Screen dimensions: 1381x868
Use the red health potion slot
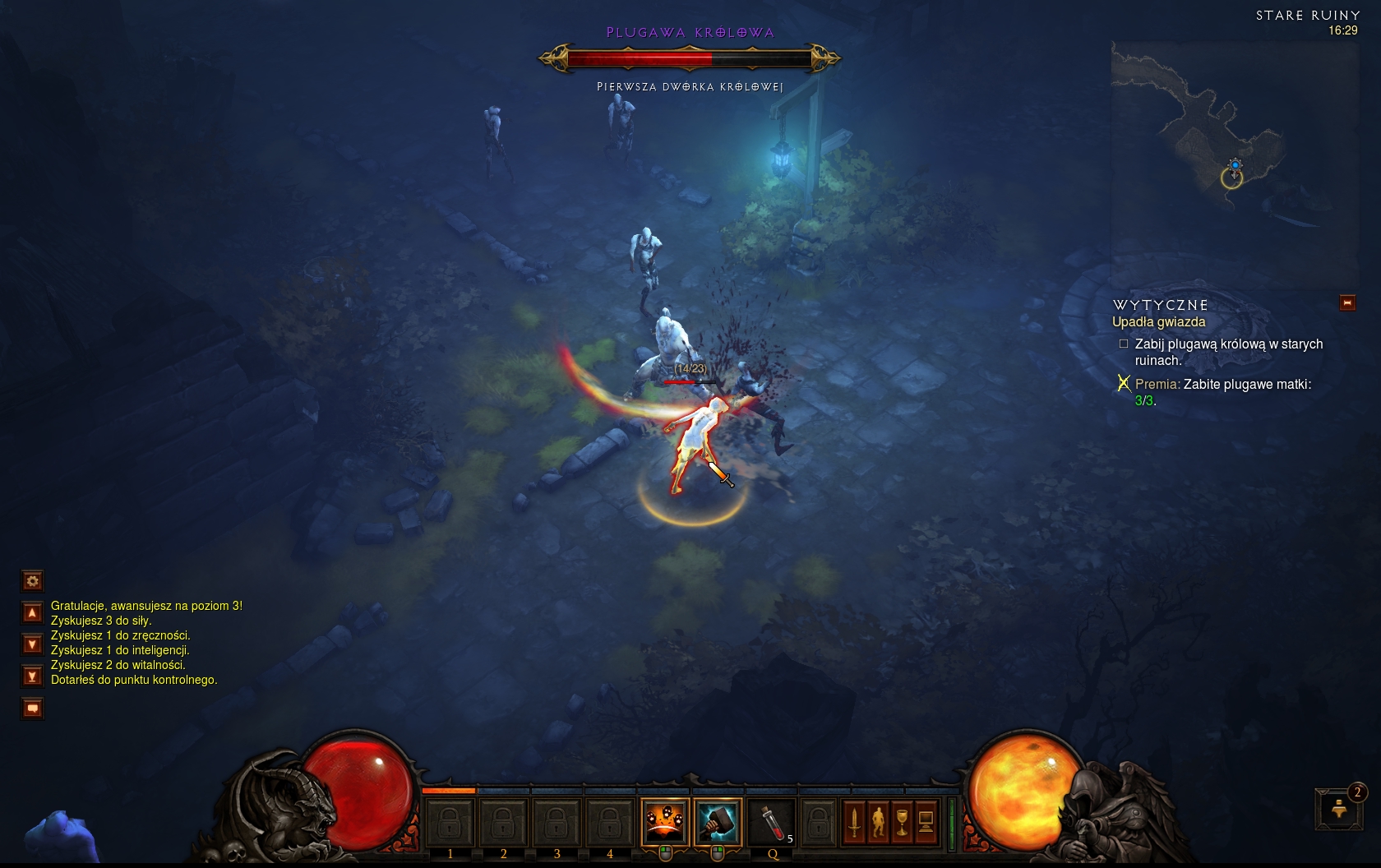[771, 820]
